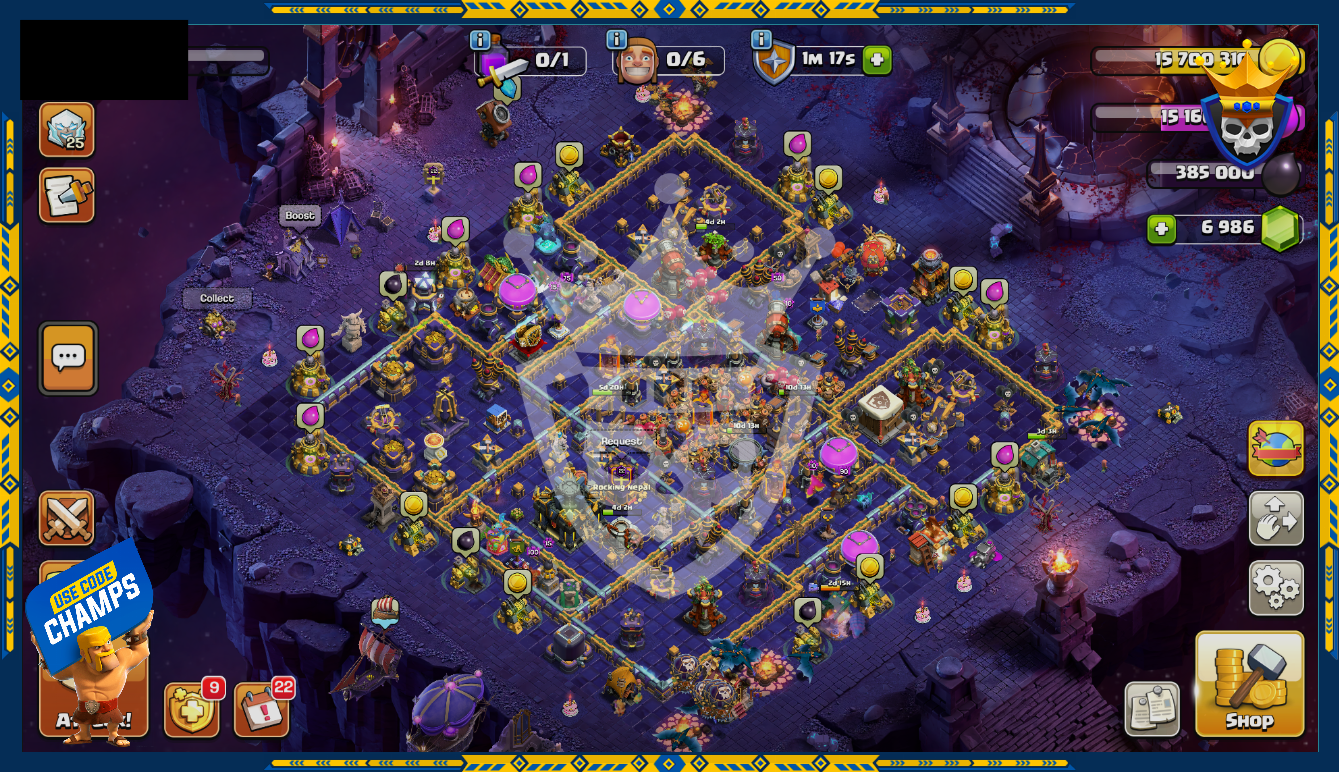Open the gold badge button showing 9

tap(189, 710)
